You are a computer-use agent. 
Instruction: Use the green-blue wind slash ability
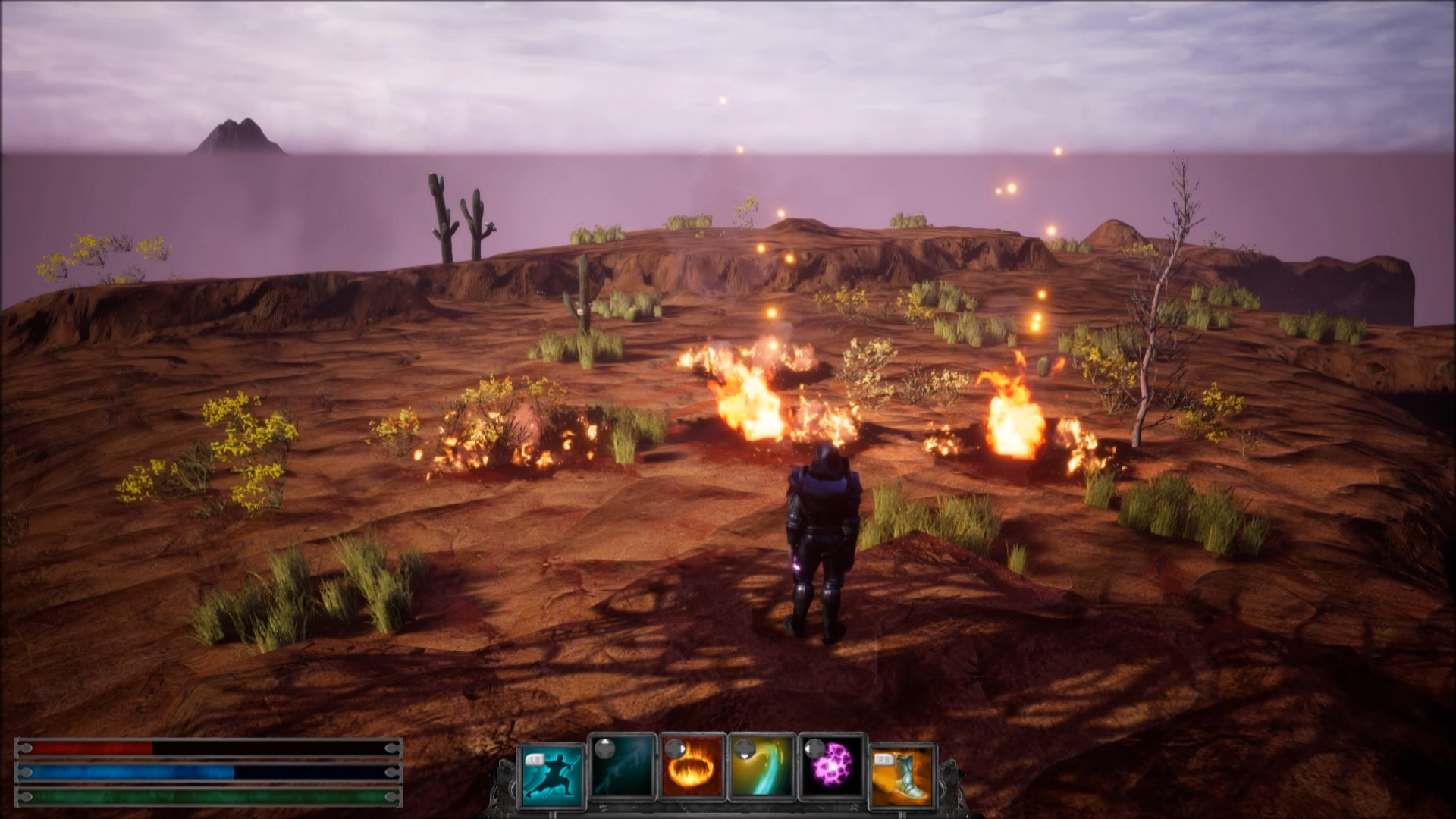point(761,767)
